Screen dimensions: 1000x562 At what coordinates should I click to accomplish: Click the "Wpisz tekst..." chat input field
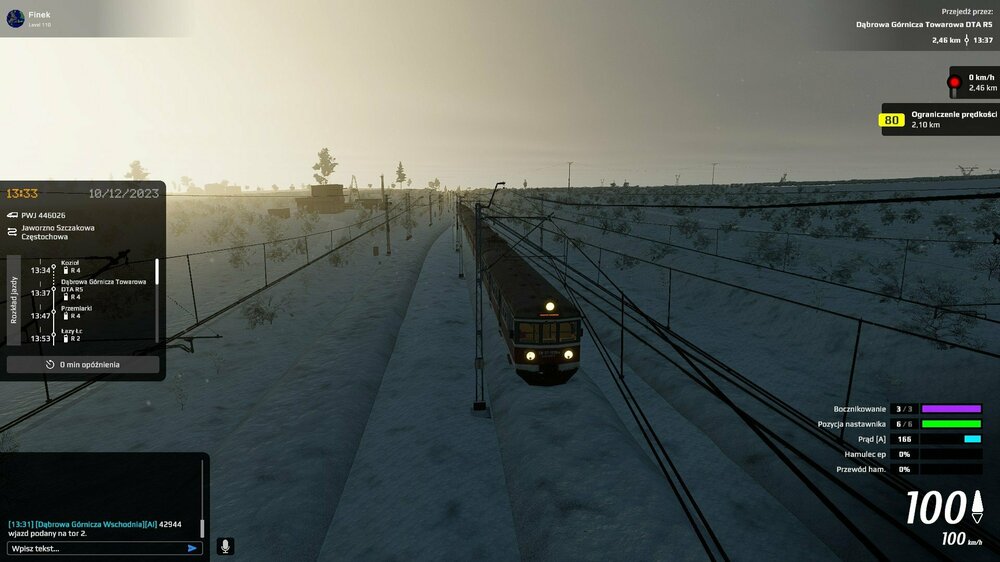point(95,548)
